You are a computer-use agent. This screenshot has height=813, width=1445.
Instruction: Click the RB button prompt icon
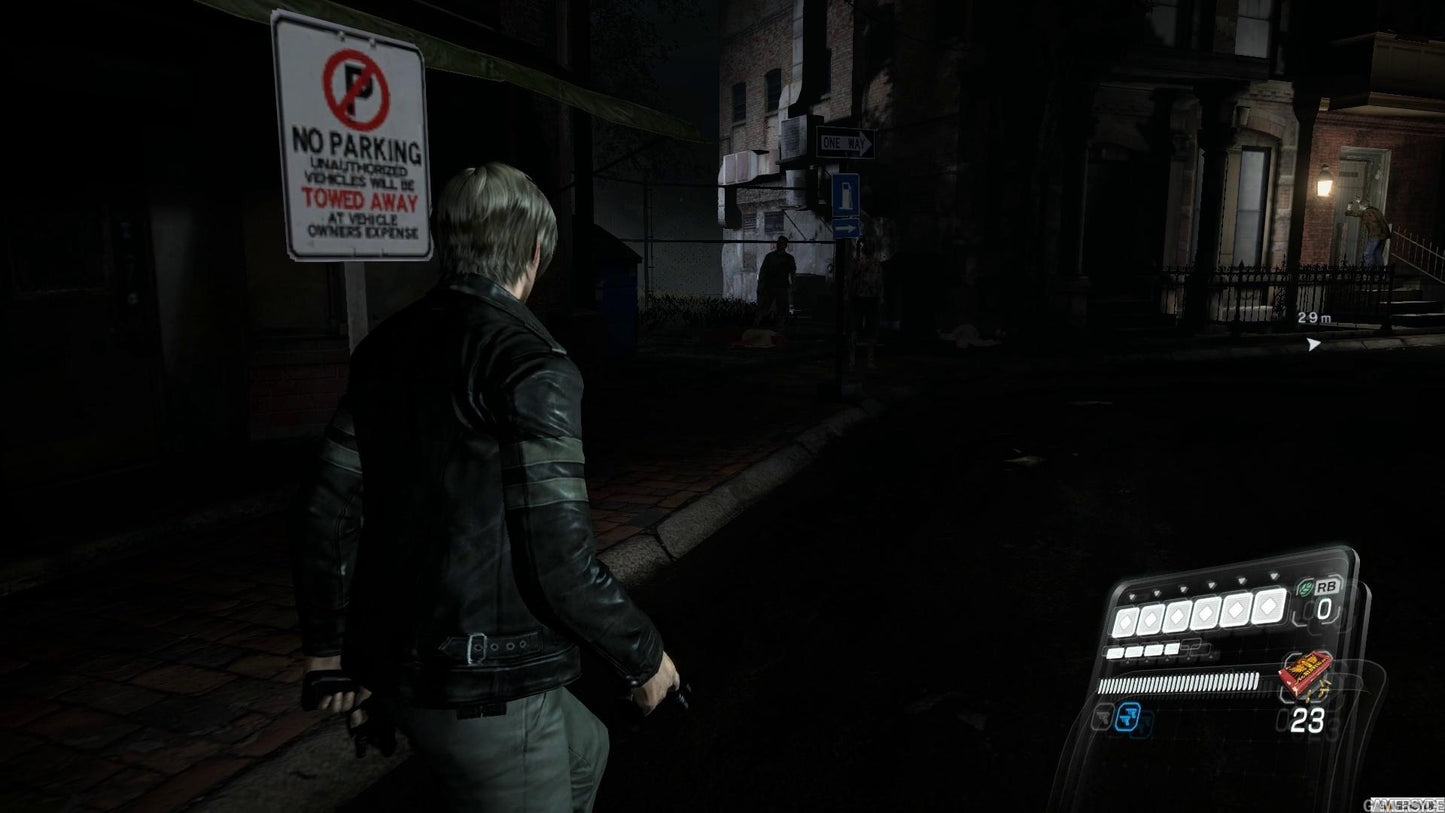point(1326,587)
